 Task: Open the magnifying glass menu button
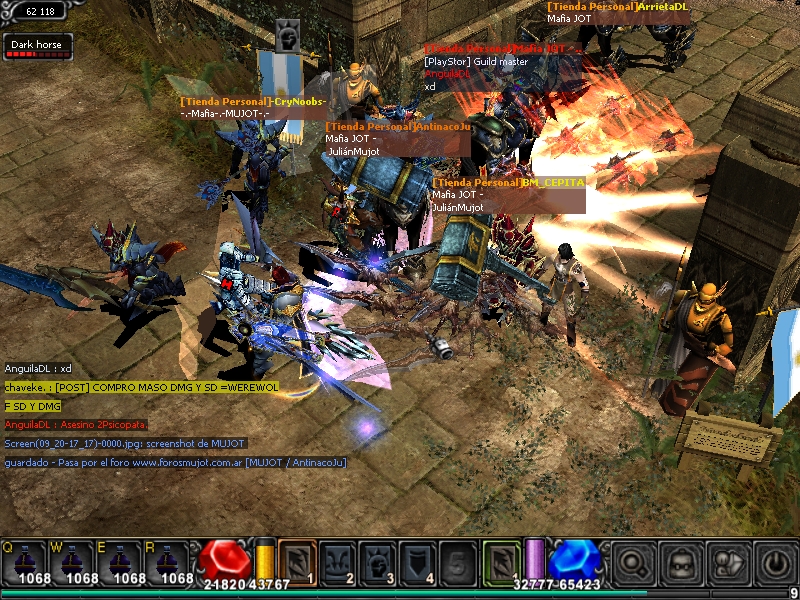(633, 564)
